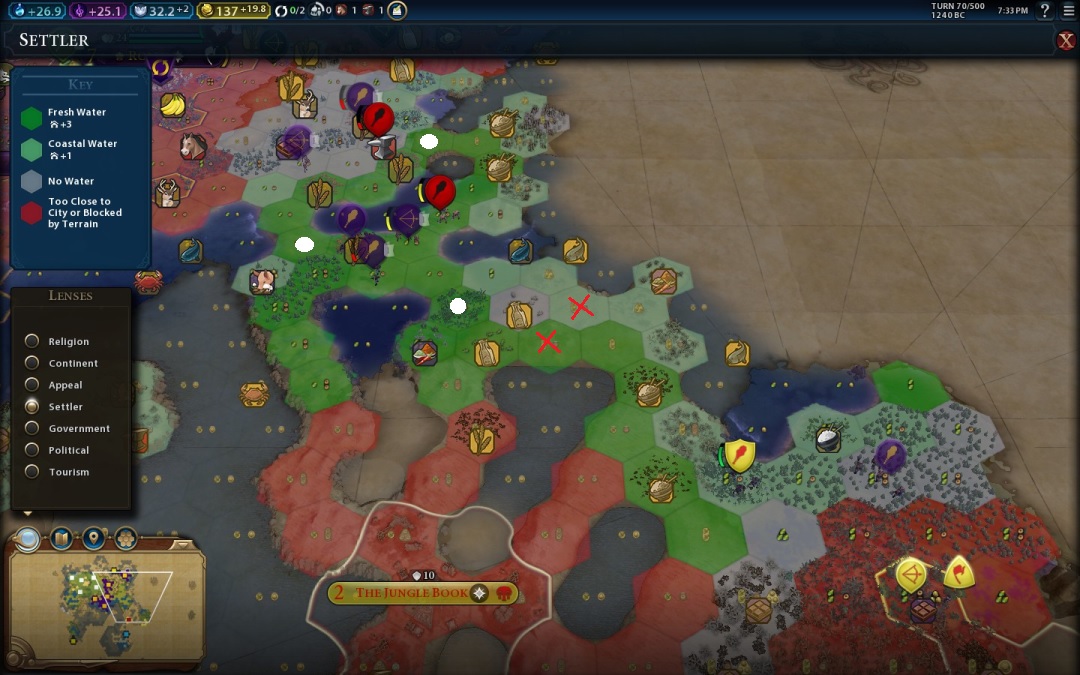Select the Settler lens radio button
Screen dimensions: 1080x675
click(x=33, y=406)
